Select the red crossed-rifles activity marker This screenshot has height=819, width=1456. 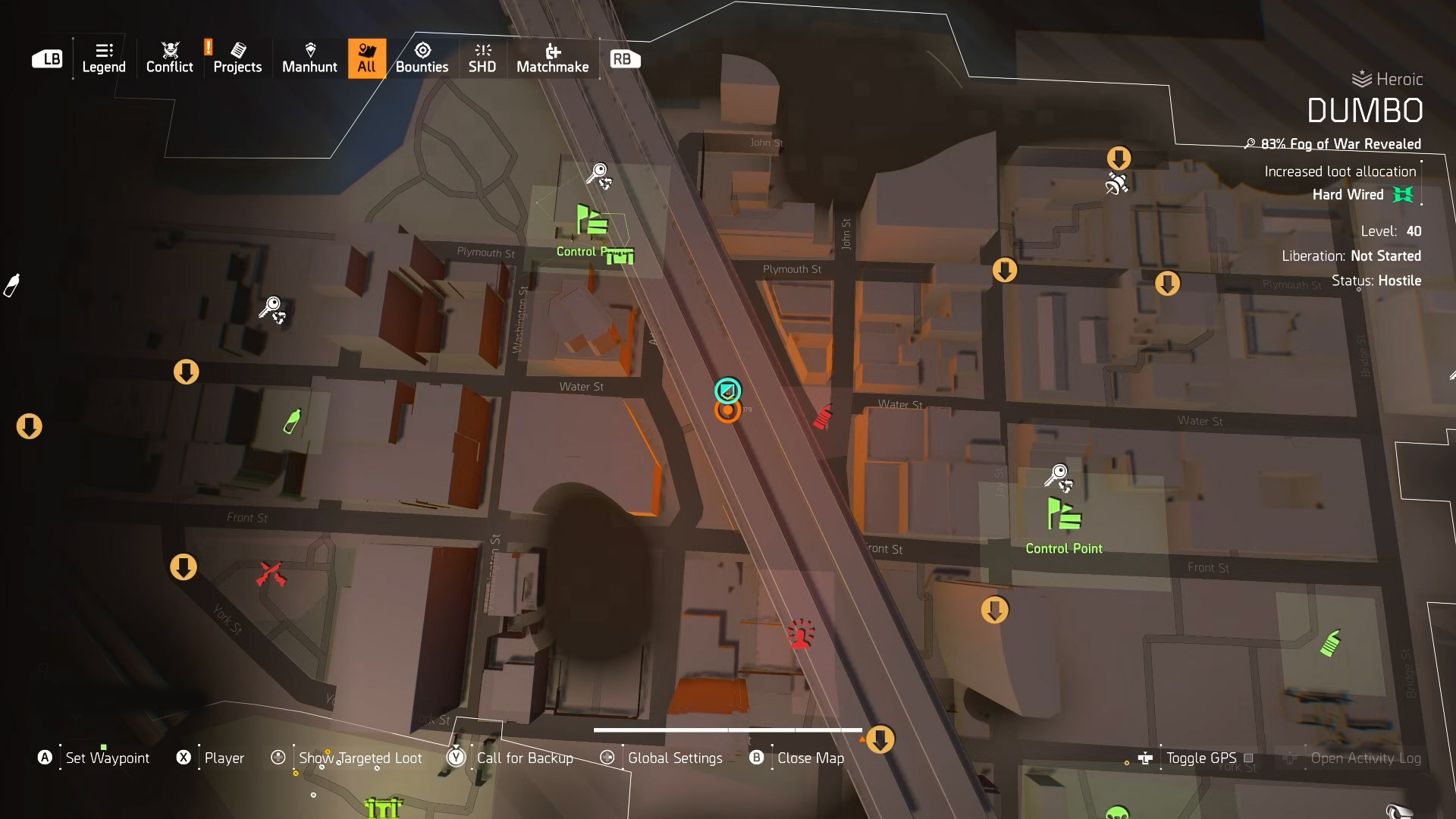click(270, 573)
